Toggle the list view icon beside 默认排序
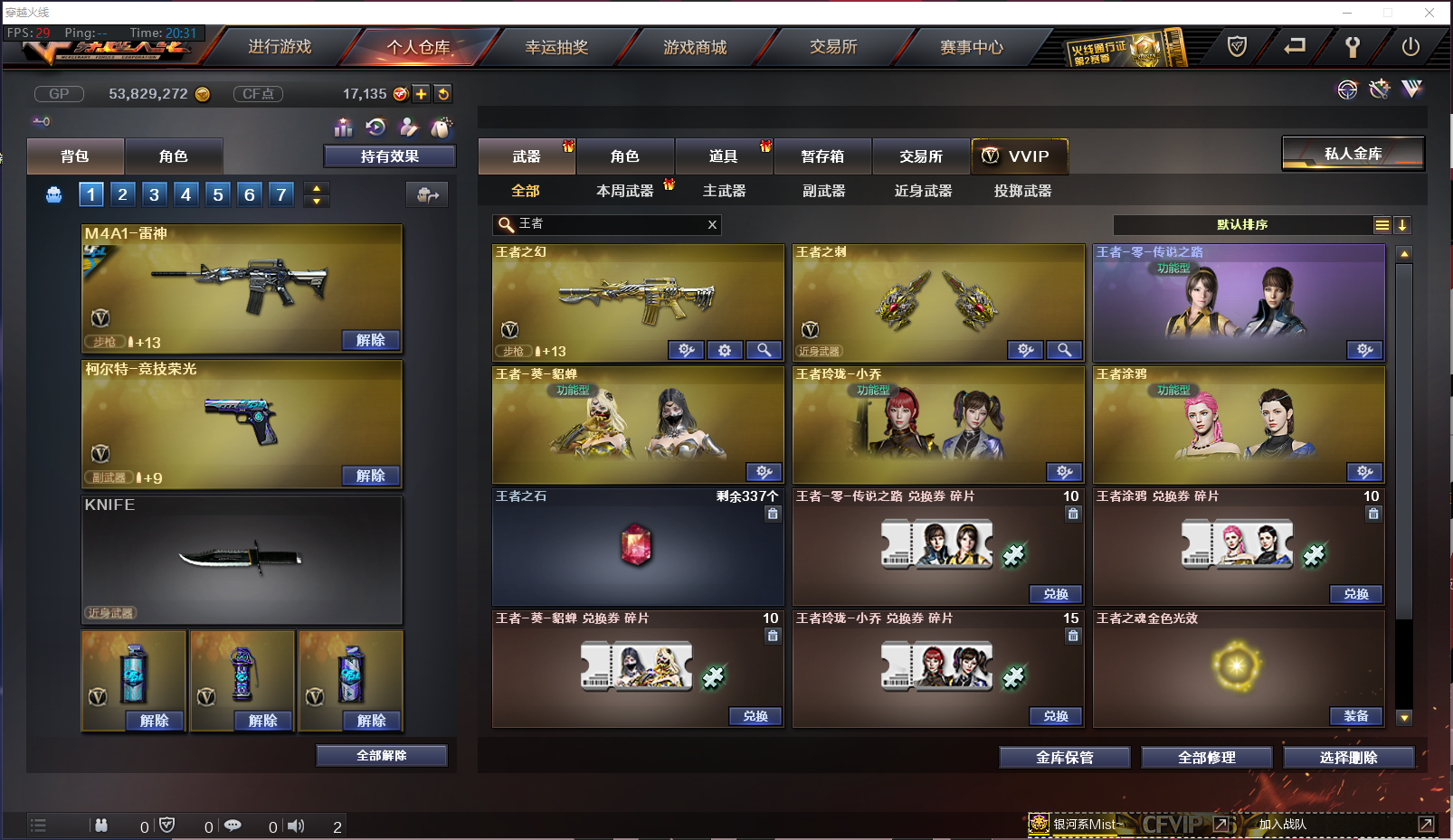1453x840 pixels. (1382, 224)
